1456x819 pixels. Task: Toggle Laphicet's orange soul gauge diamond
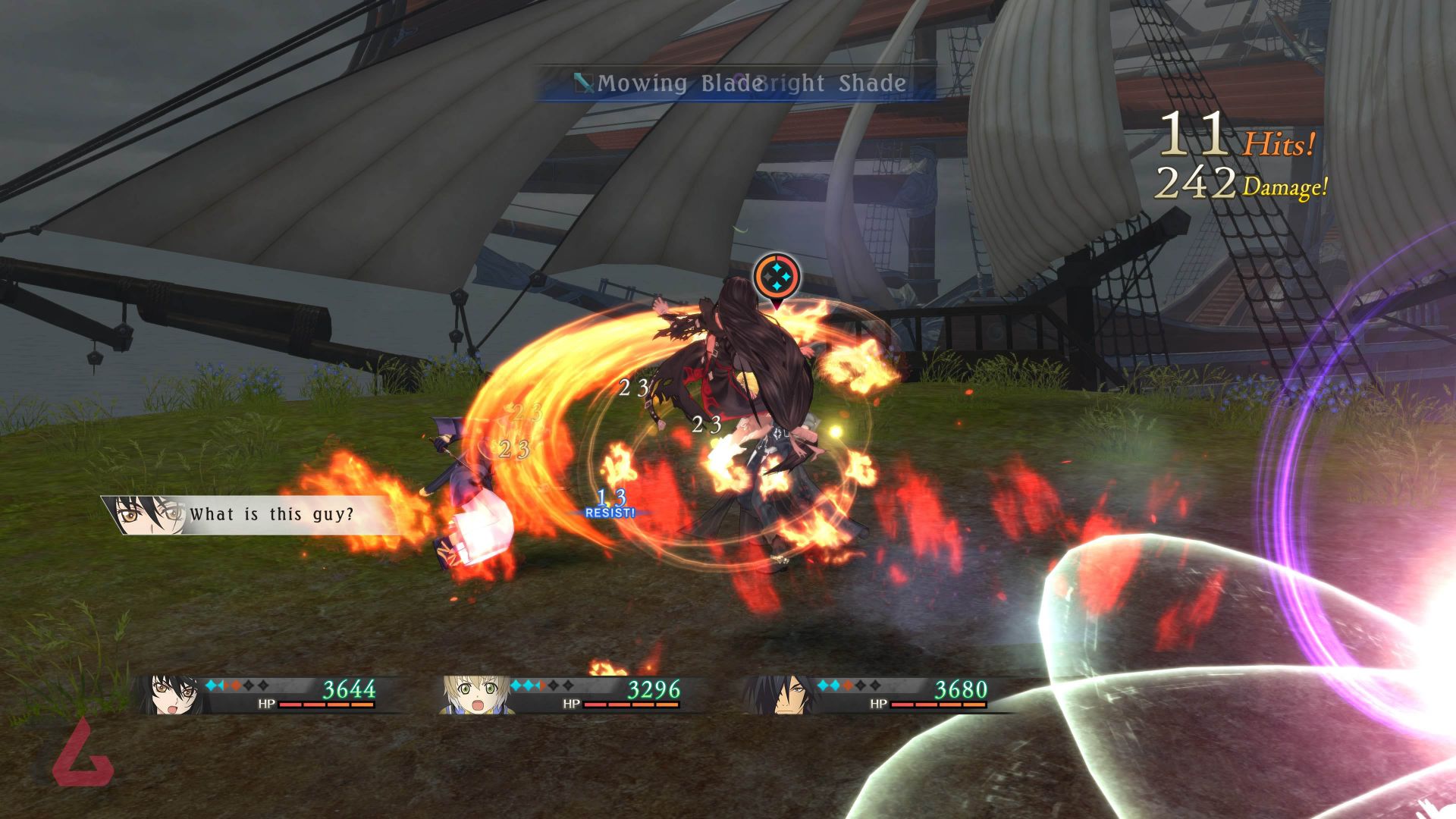[543, 686]
